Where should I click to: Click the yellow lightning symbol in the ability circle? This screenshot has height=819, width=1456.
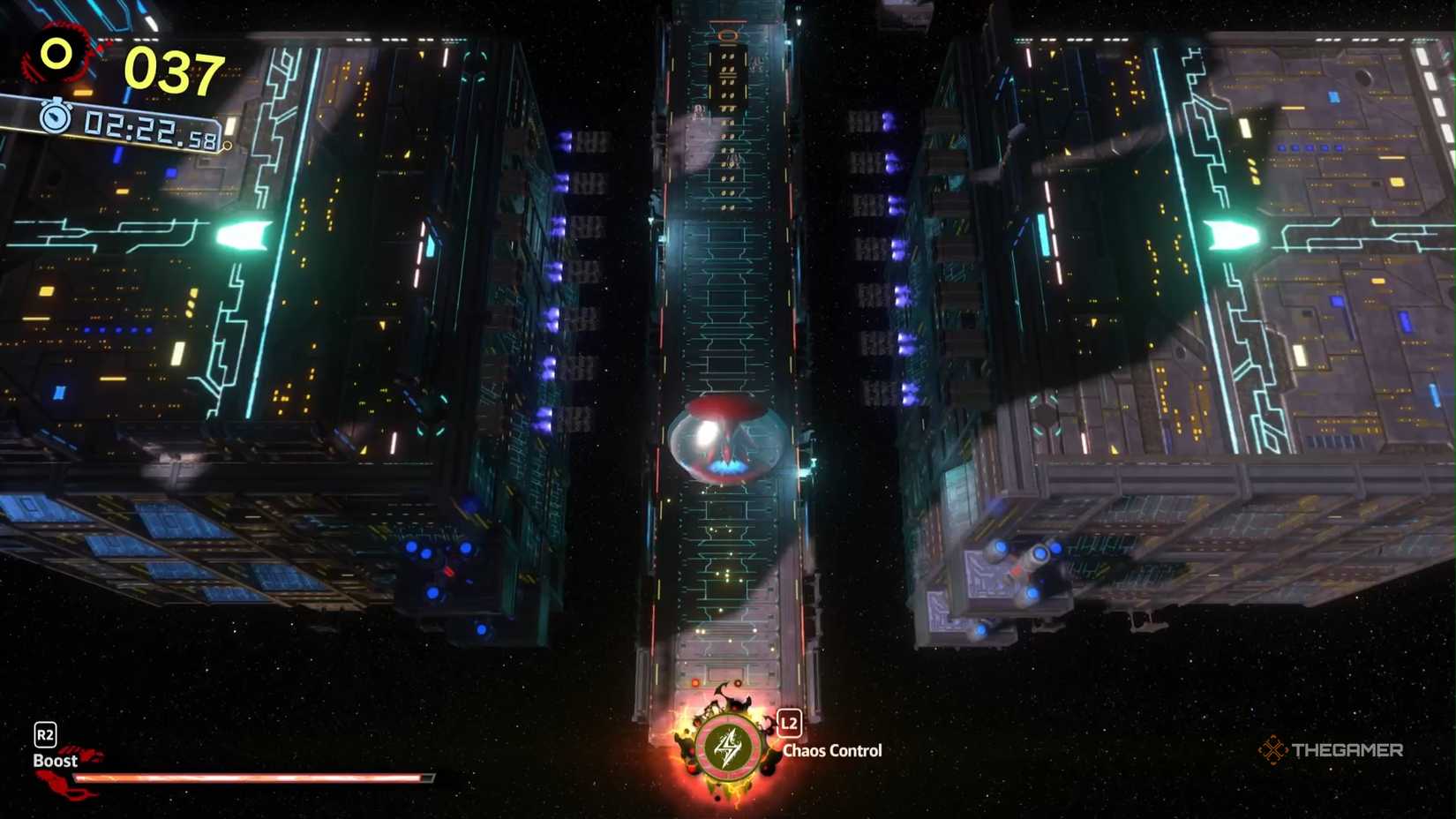point(725,749)
